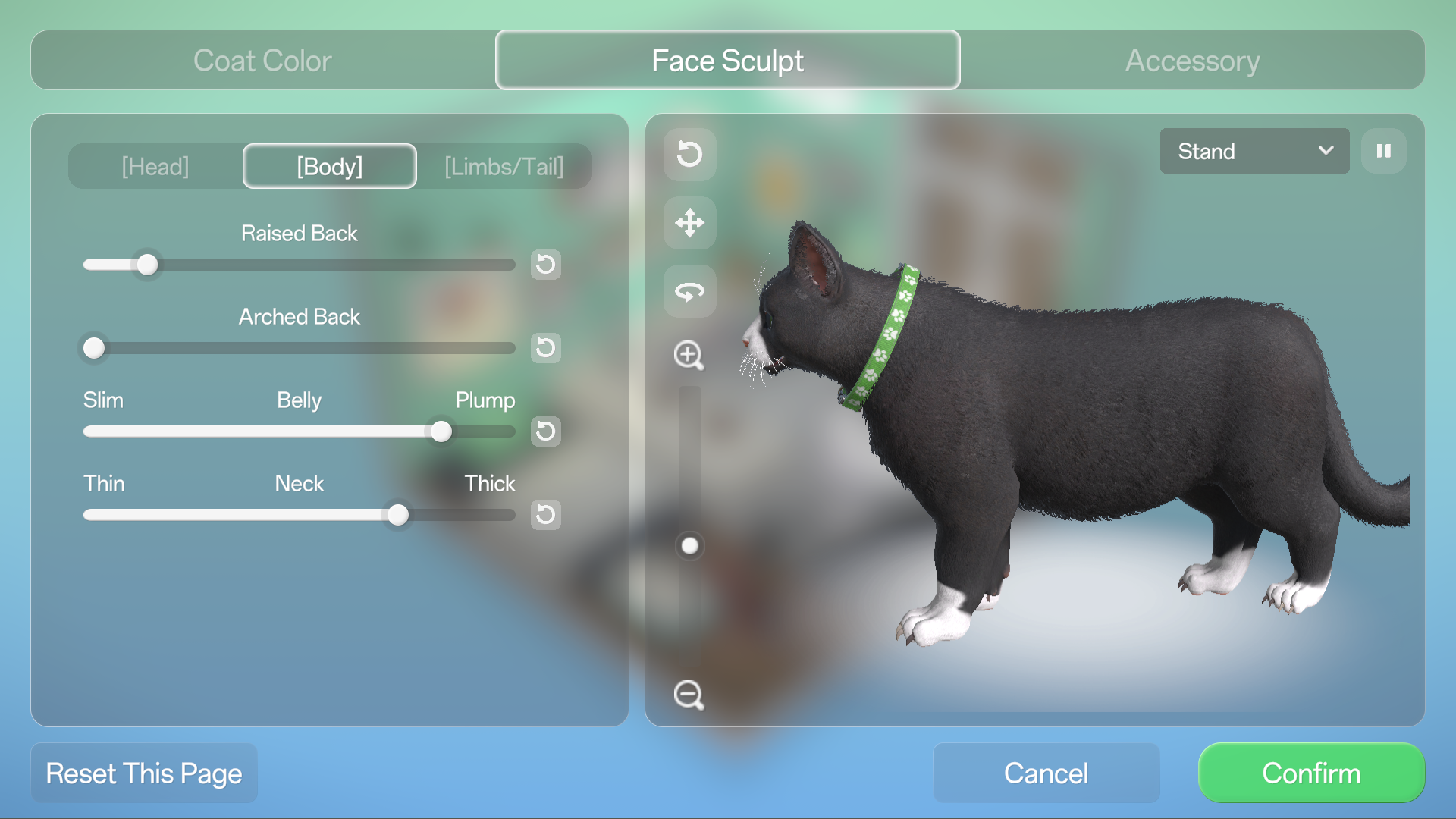Screen dimensions: 1456x819
Task: Zoom in on the cat preview
Action: point(689,355)
